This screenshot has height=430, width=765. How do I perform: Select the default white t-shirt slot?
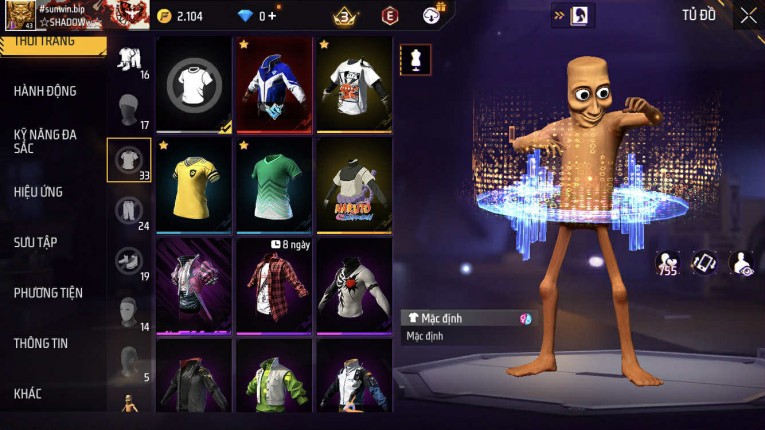pos(194,85)
